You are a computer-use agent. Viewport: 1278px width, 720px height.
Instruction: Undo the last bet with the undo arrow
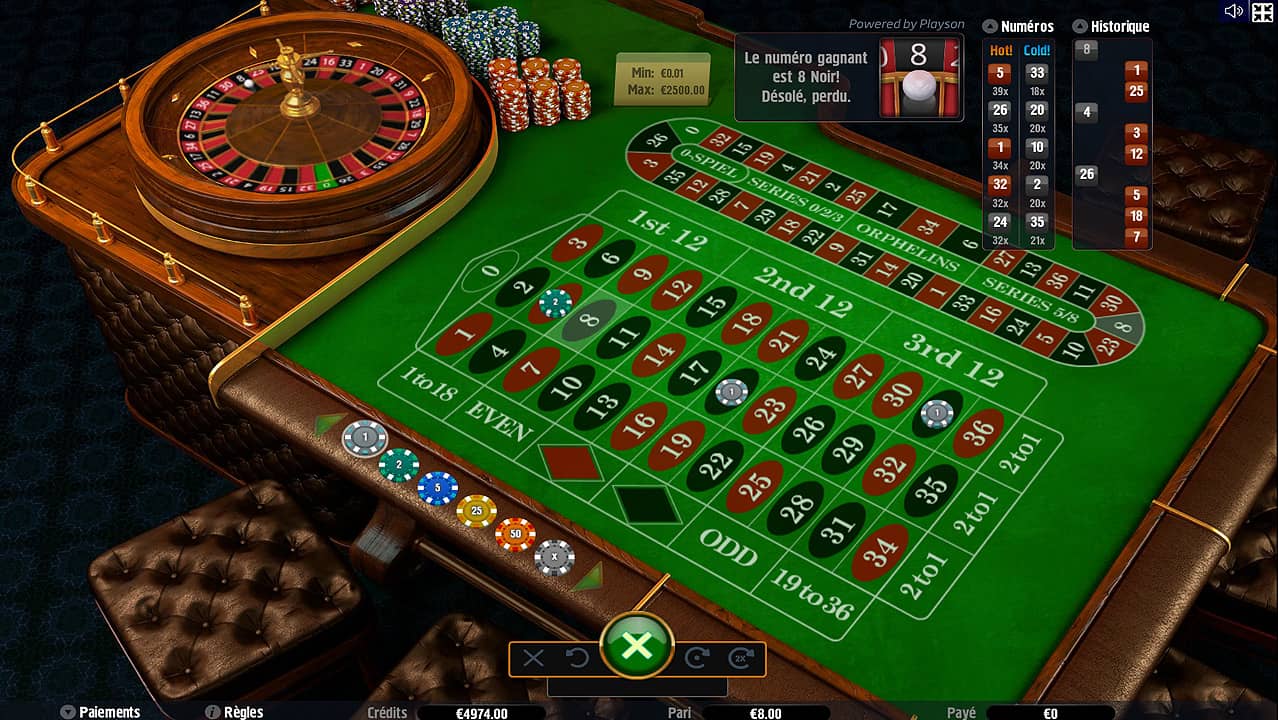[577, 658]
